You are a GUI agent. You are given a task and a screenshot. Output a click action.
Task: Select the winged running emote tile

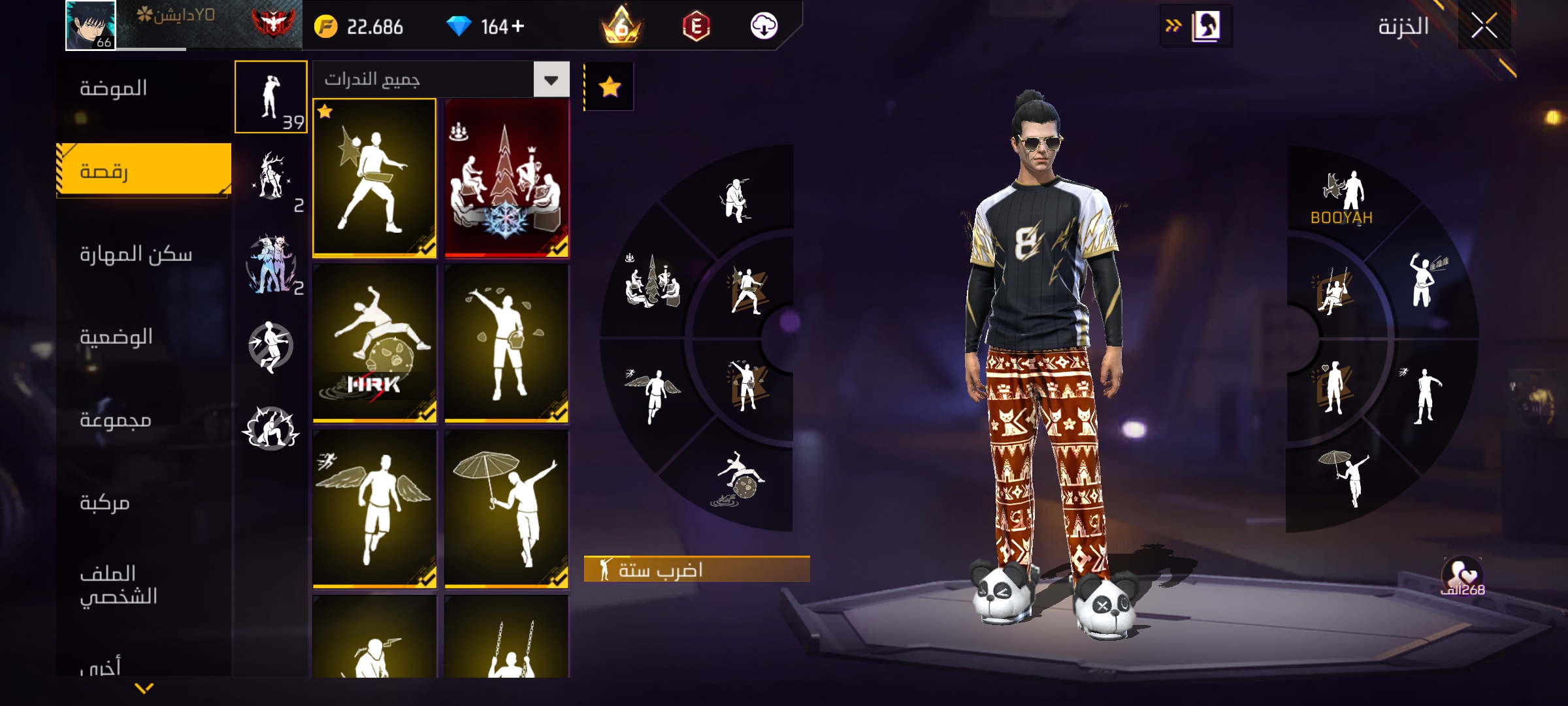(374, 509)
